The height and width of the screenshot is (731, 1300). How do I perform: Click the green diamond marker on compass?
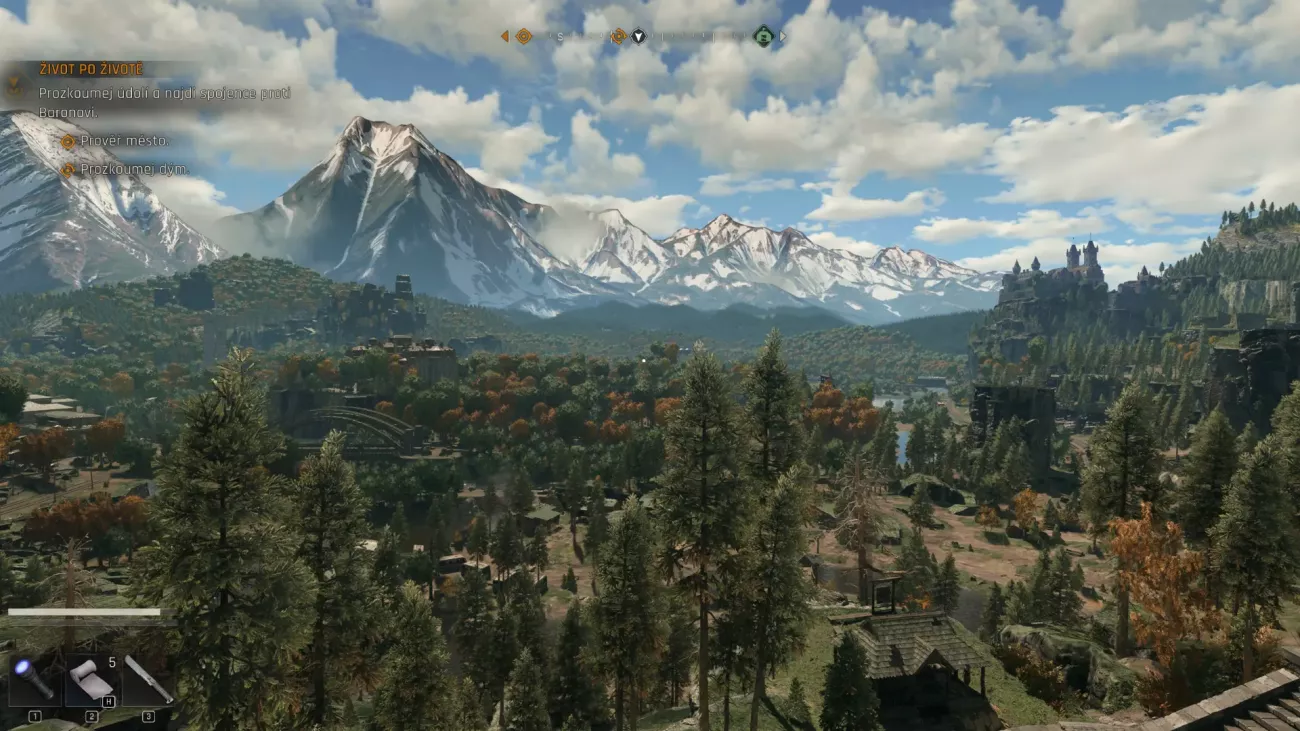point(763,36)
